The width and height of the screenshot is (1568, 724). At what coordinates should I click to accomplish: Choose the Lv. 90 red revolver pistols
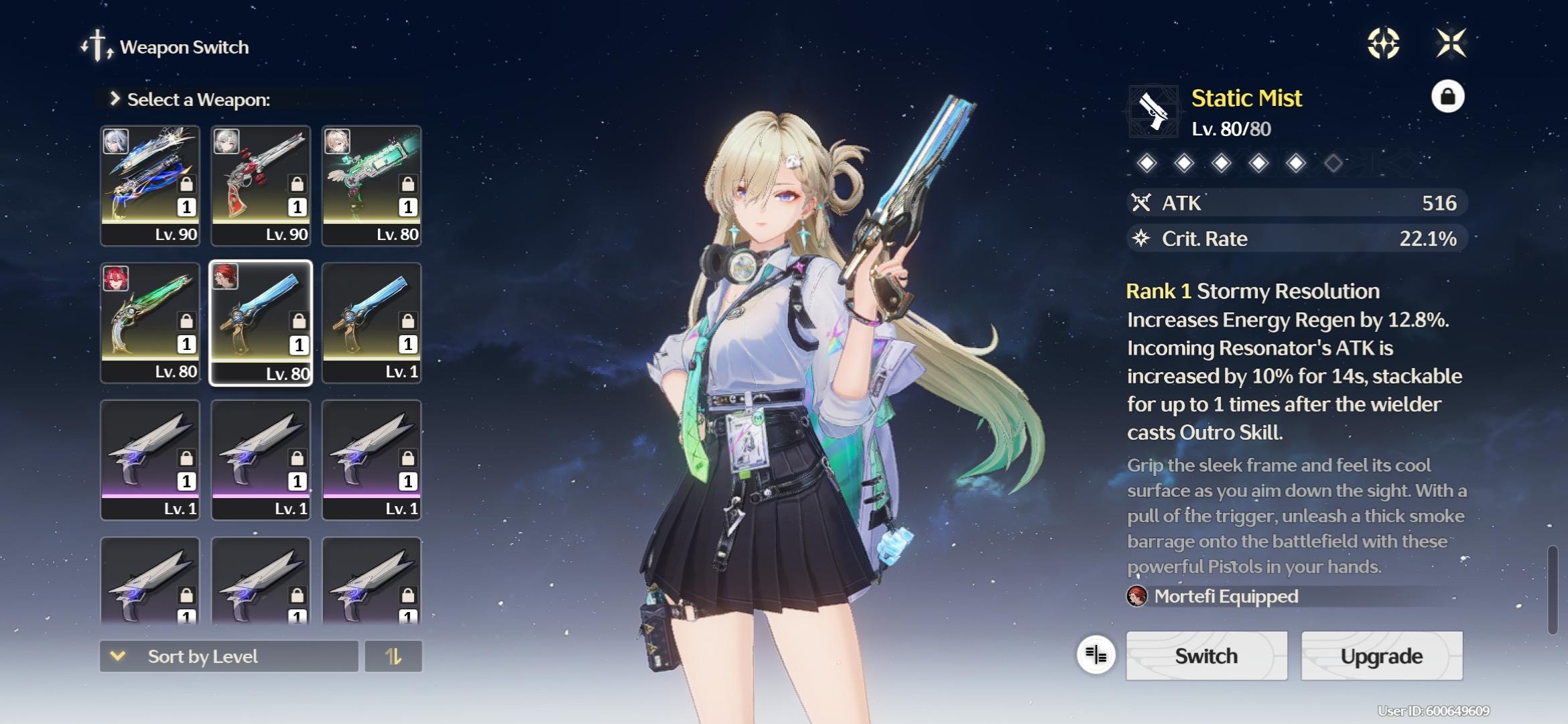click(x=261, y=186)
